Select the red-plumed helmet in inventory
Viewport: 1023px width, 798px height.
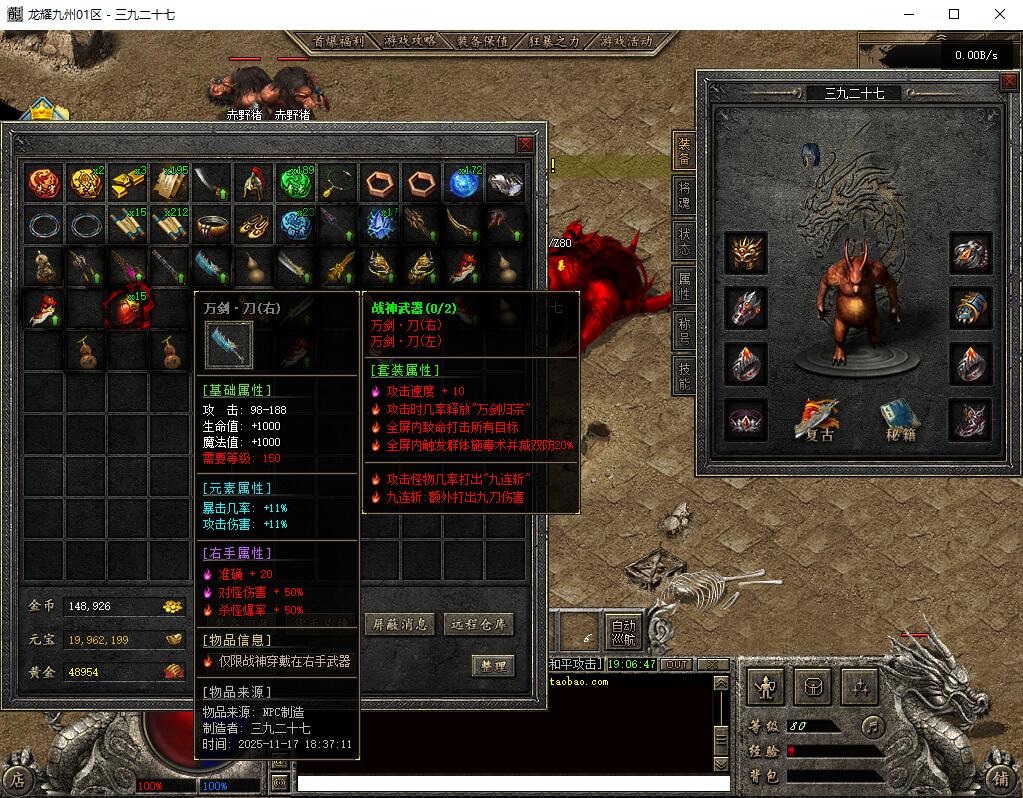(253, 183)
